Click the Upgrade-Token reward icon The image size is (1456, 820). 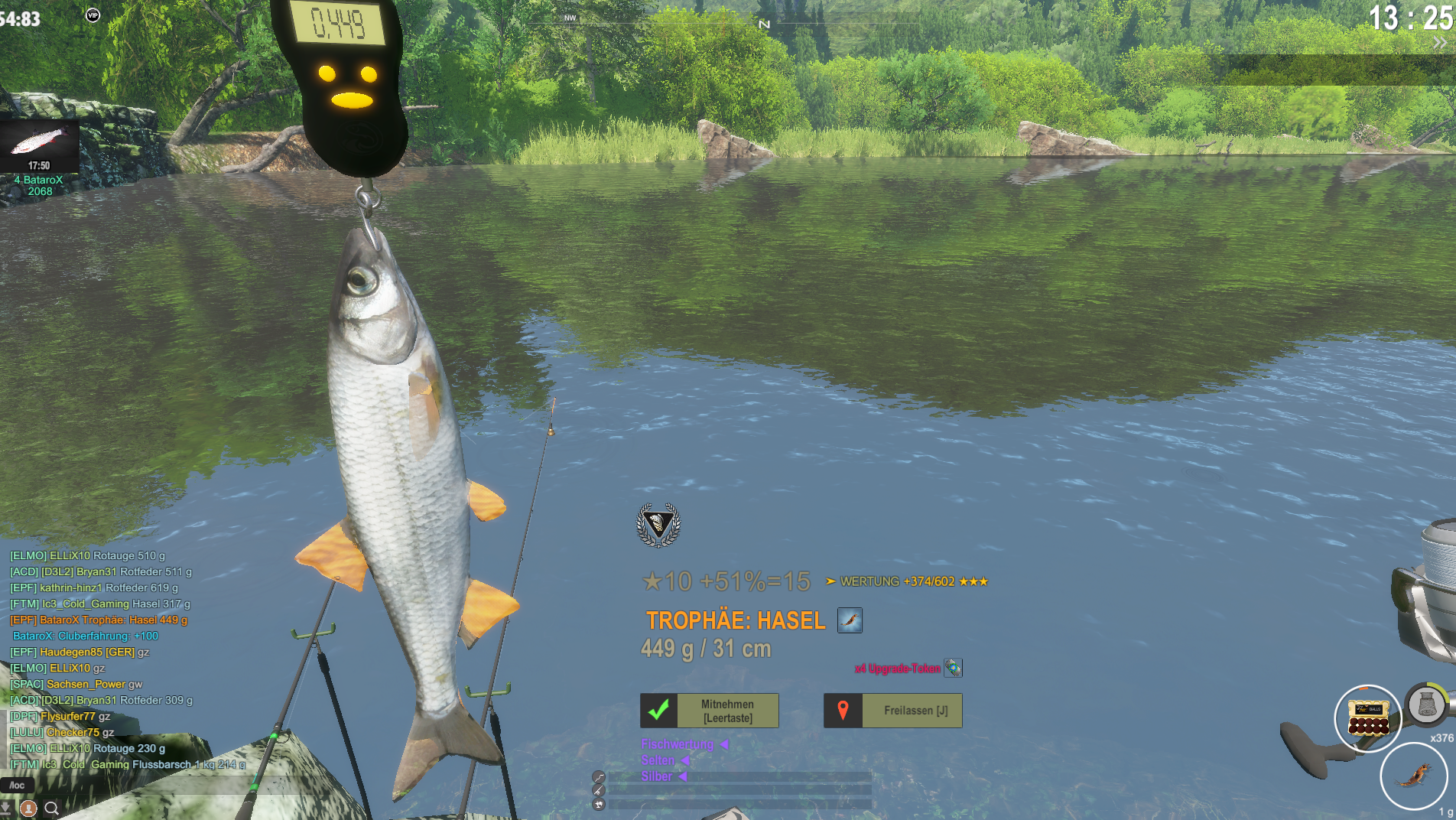click(x=953, y=668)
